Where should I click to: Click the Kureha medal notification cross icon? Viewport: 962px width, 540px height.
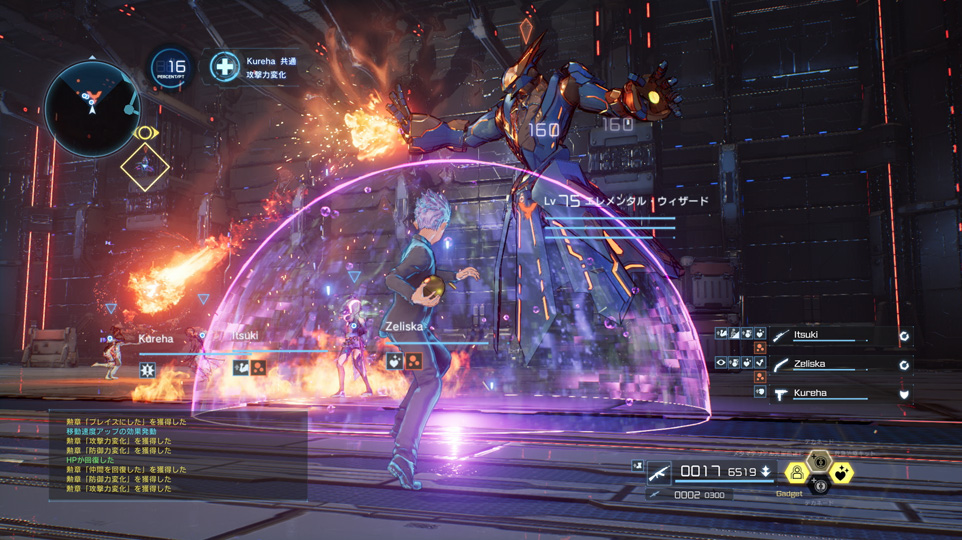click(x=225, y=67)
